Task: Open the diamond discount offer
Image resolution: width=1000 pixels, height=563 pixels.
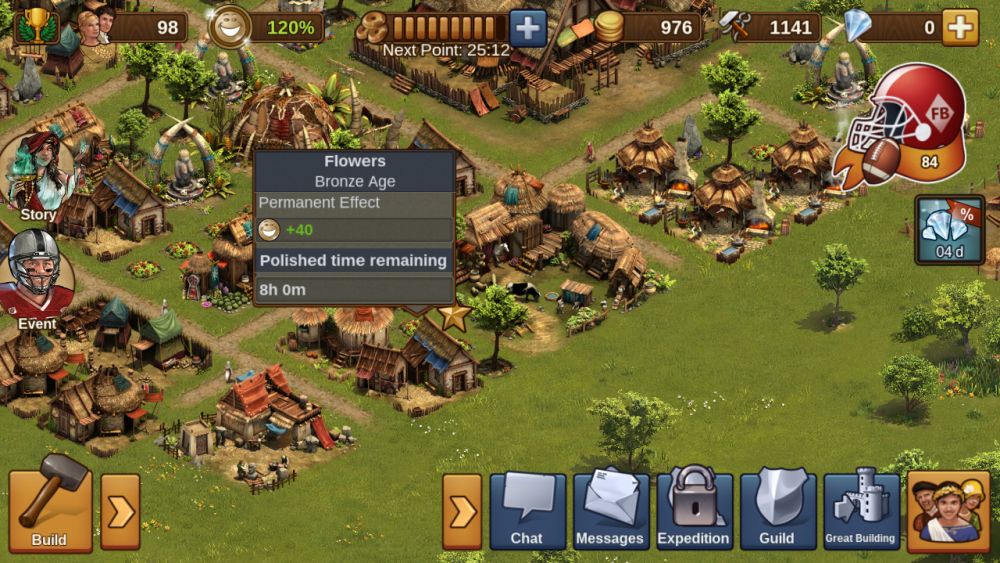Action: click(x=949, y=229)
